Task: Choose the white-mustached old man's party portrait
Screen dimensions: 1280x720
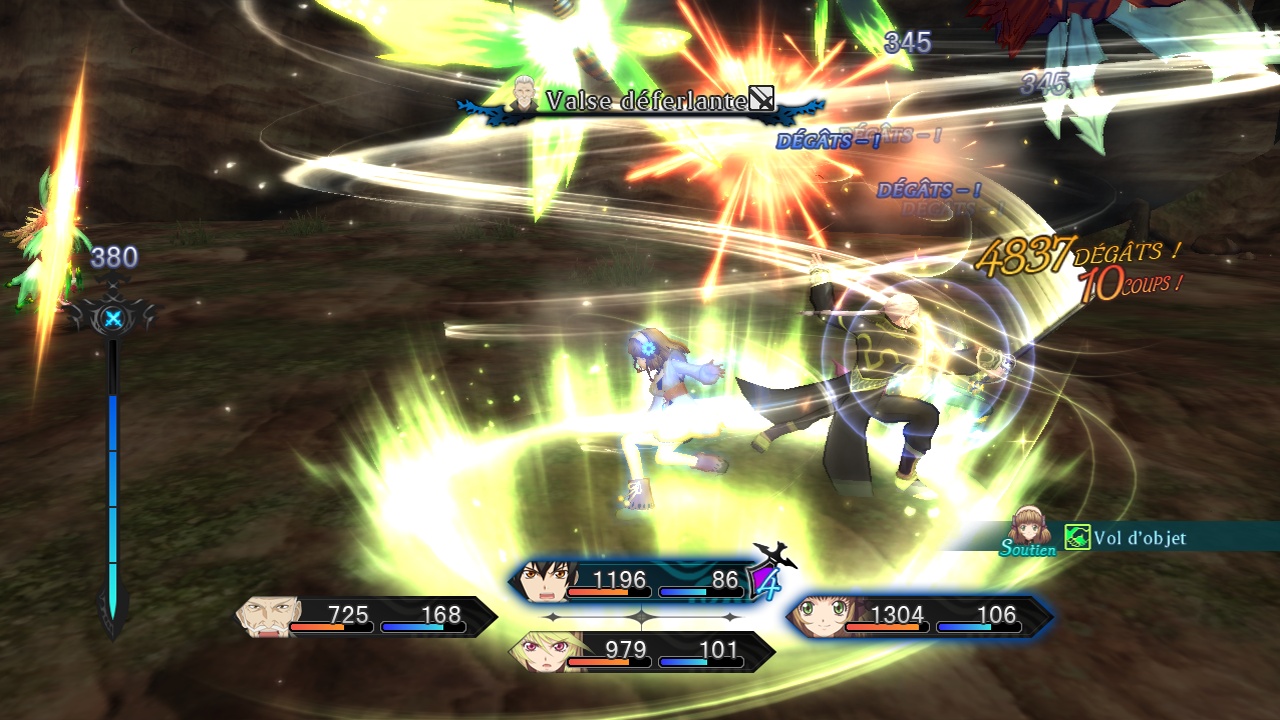Action: (266, 616)
